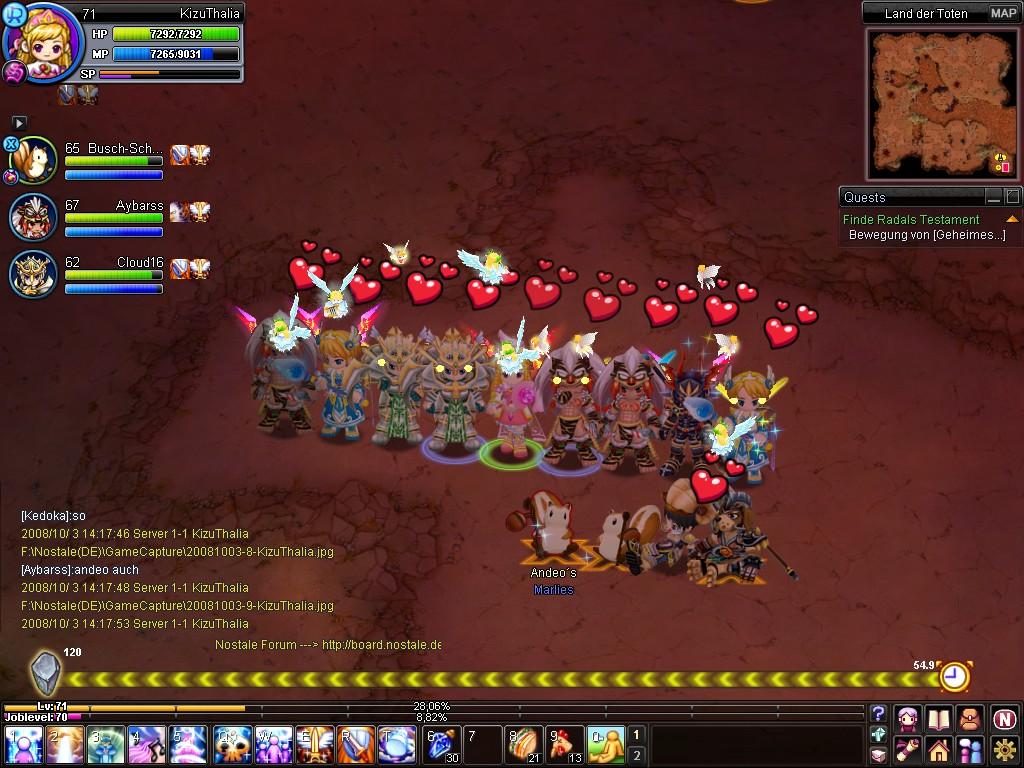Open the world map with the MAP button
This screenshot has width=1024, height=768.
[1003, 13]
